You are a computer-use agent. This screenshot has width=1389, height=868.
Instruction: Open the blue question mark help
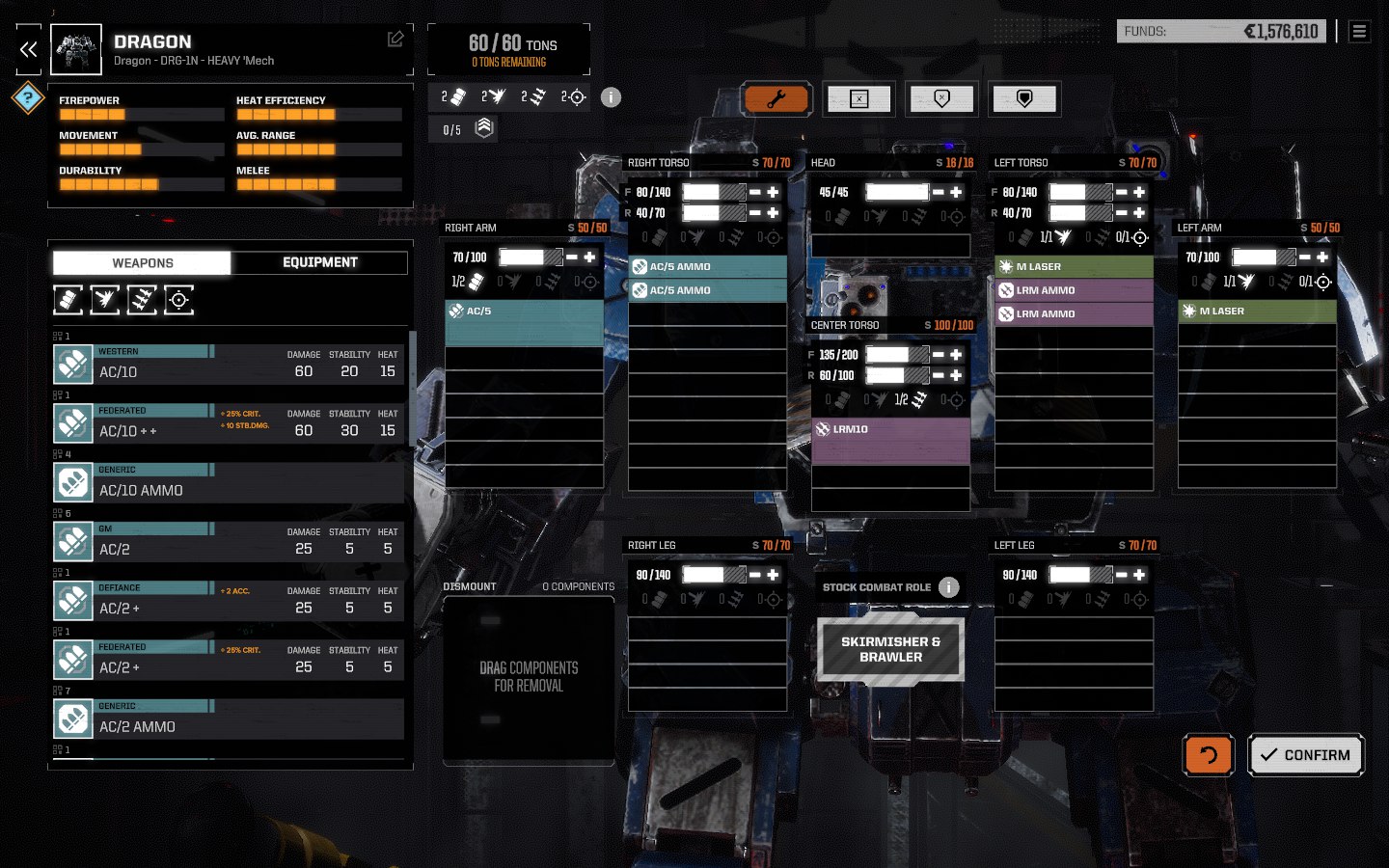tap(28, 97)
